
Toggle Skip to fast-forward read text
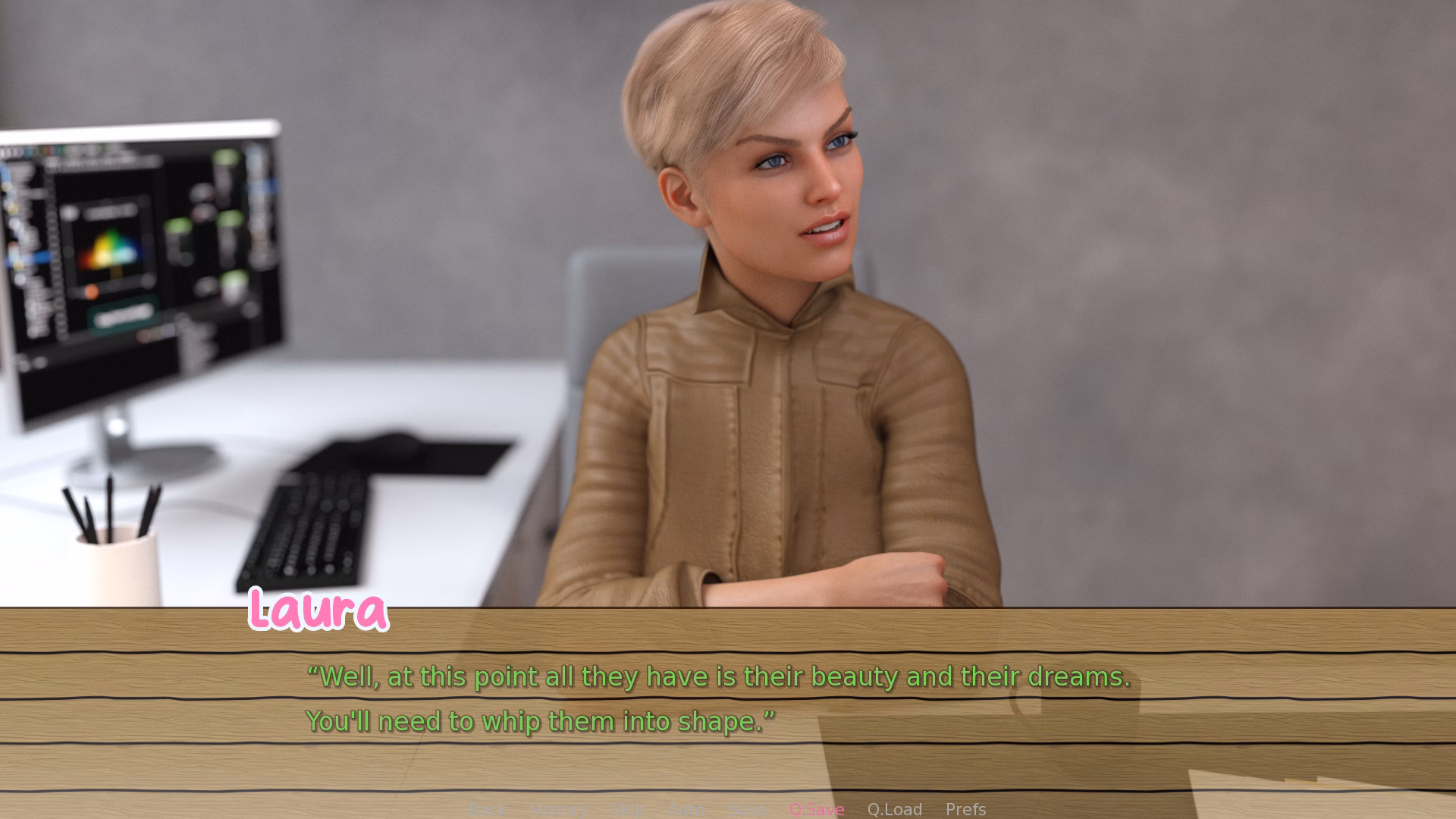coord(626,809)
